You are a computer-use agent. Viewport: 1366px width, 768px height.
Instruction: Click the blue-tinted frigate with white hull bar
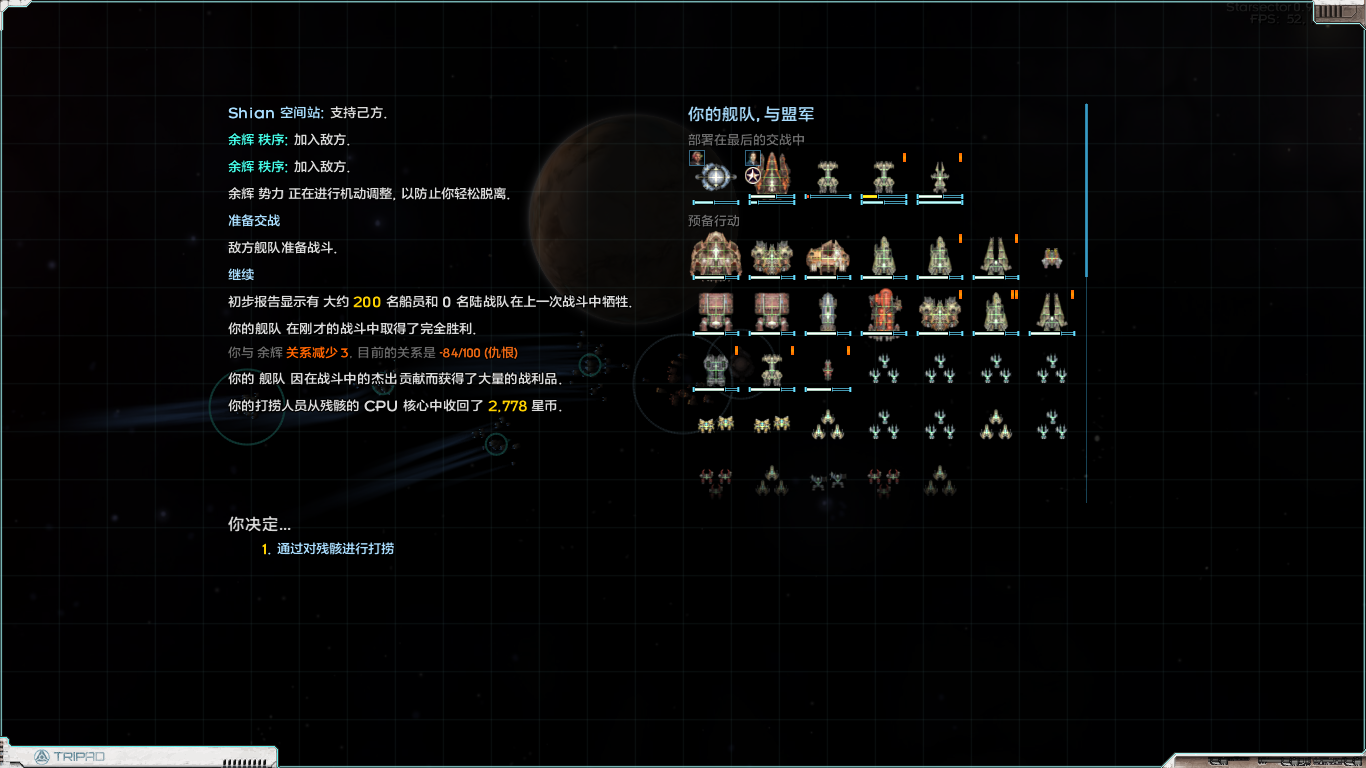point(828,310)
